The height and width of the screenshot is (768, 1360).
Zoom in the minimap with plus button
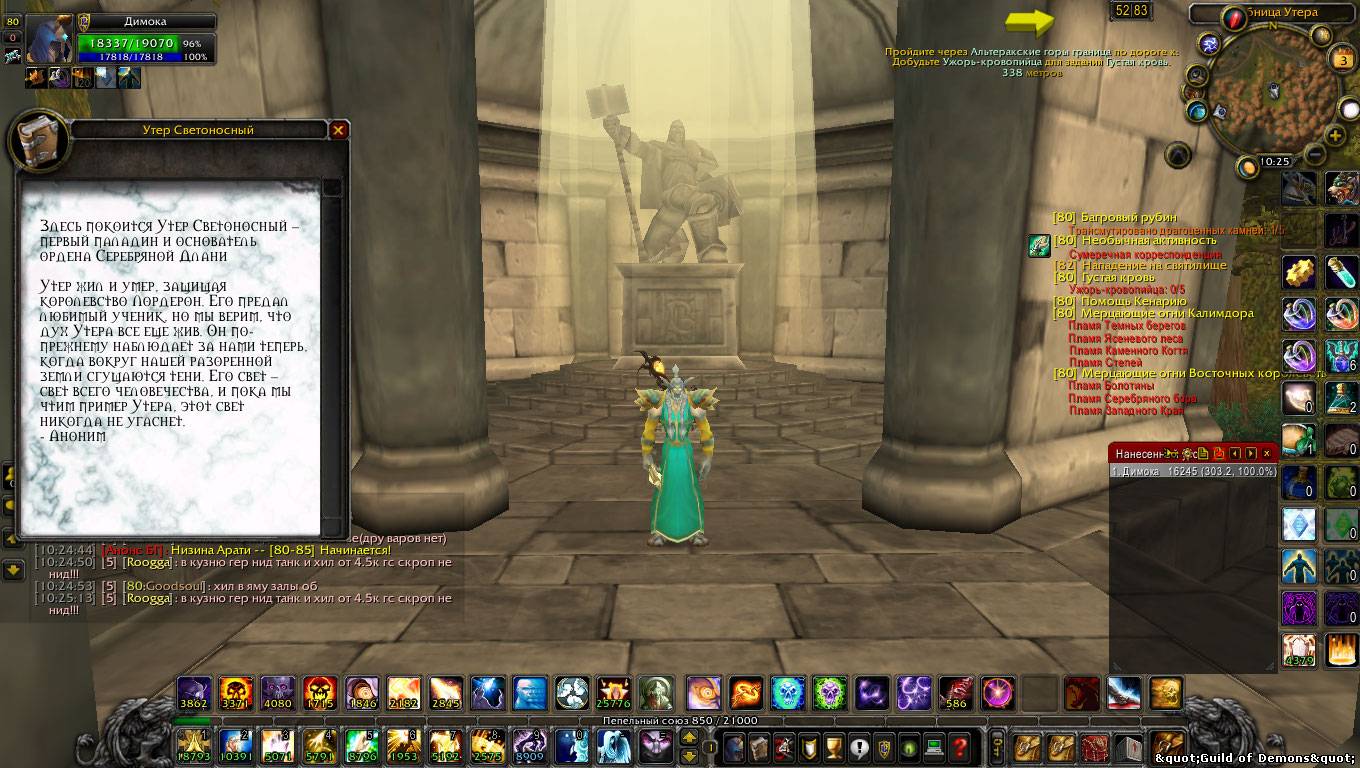[x=1334, y=135]
